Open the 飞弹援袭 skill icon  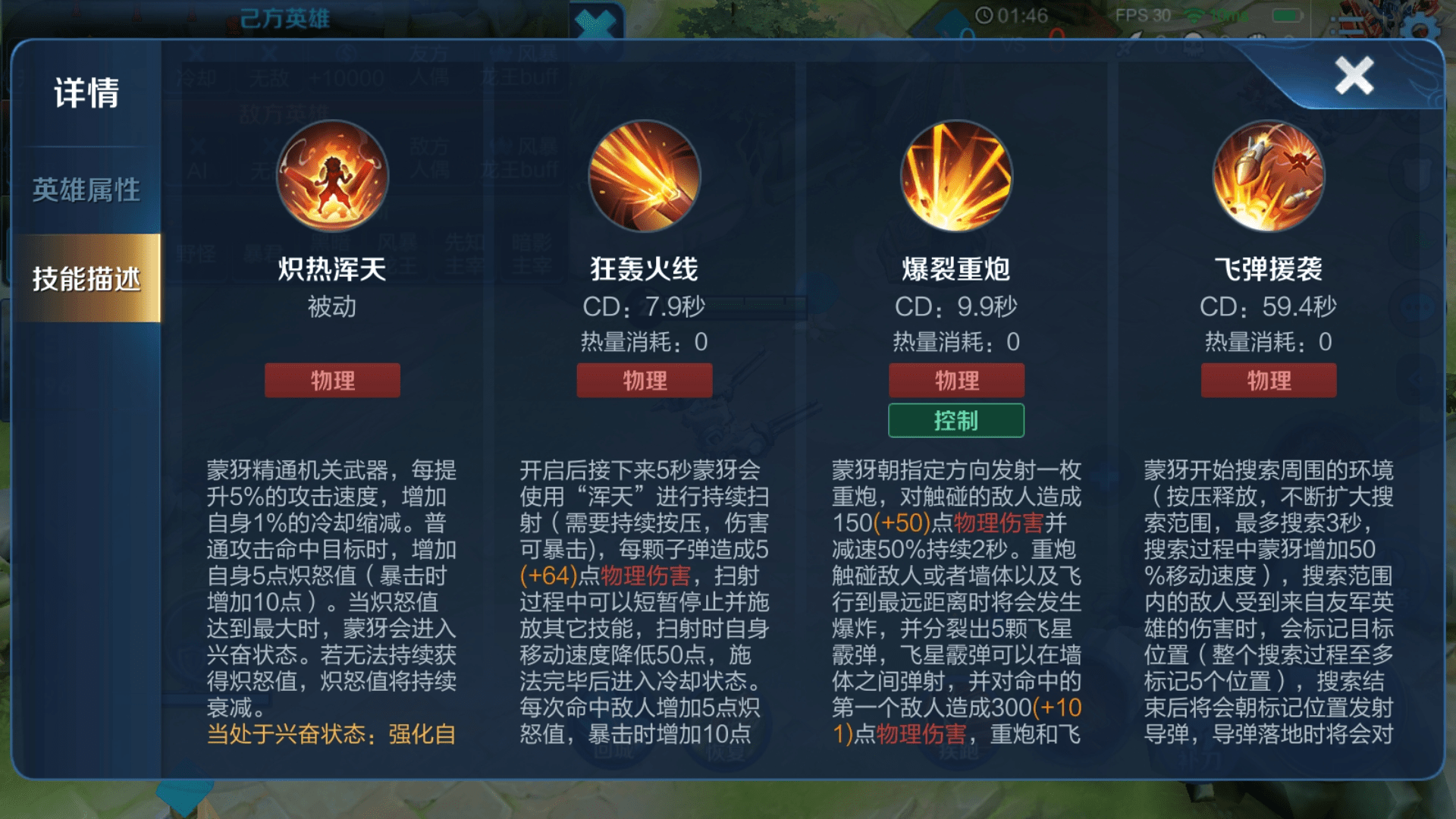[1268, 176]
